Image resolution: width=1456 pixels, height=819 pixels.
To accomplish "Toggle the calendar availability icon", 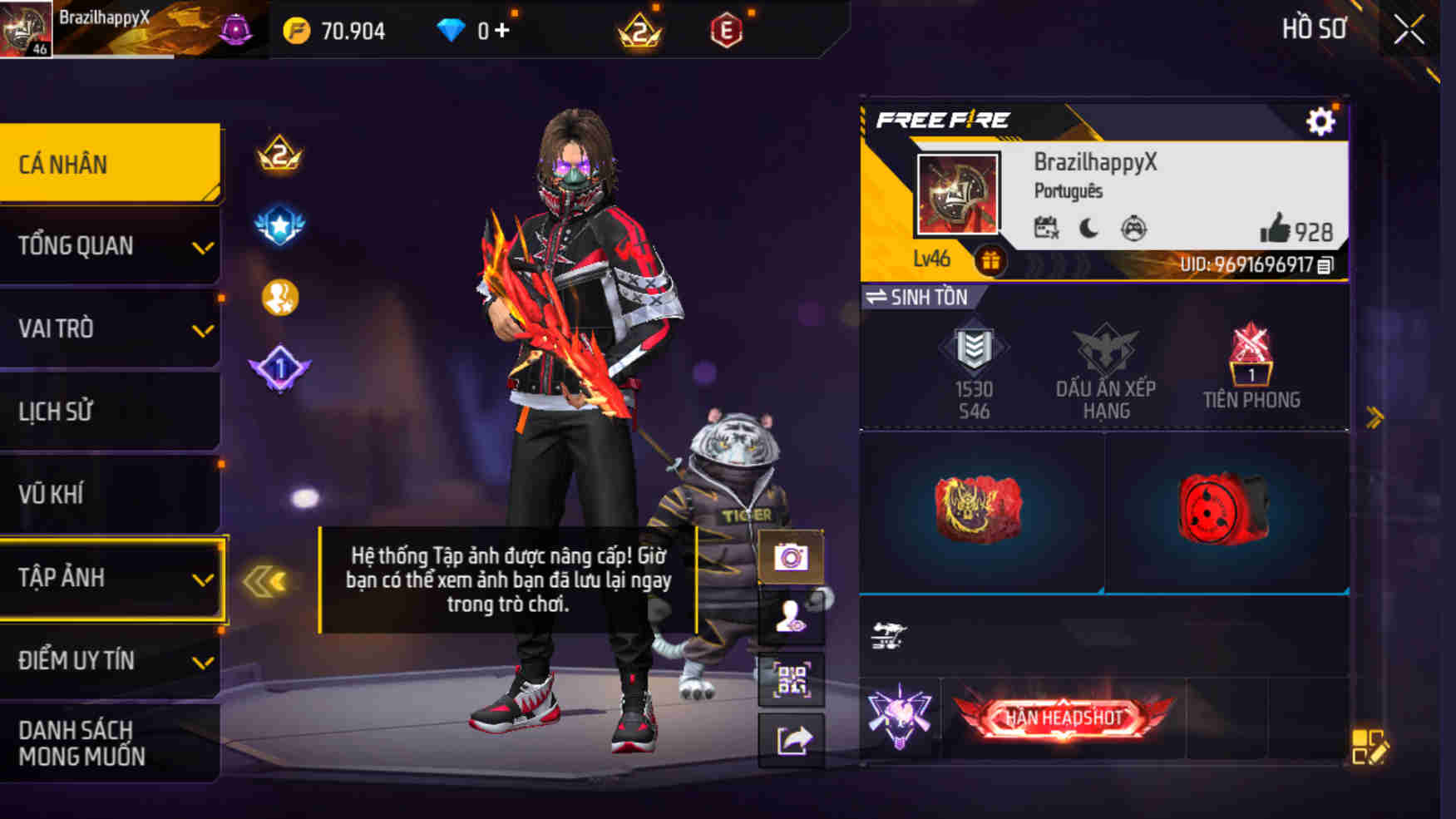I will (1048, 226).
